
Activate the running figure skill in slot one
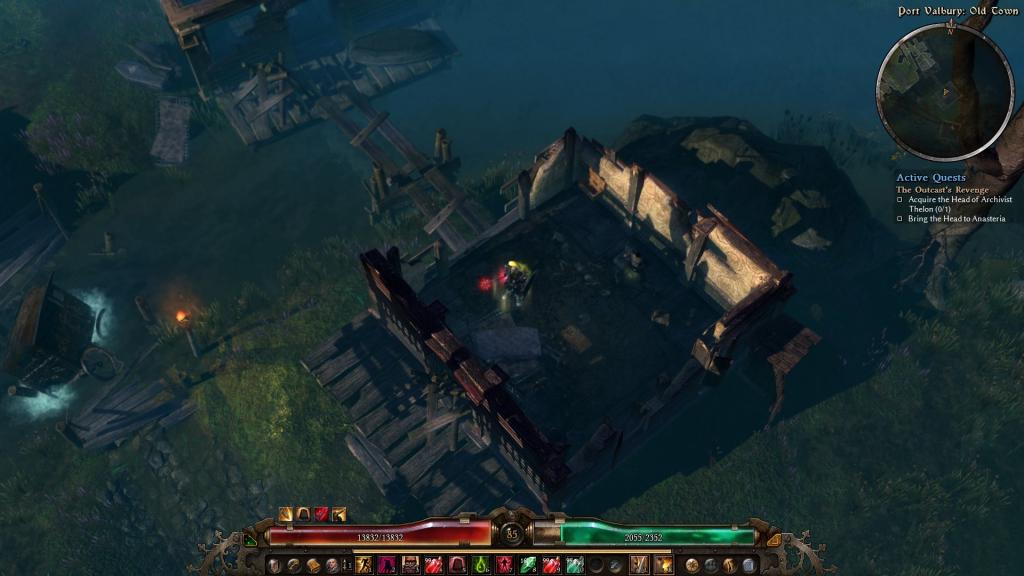tap(365, 566)
